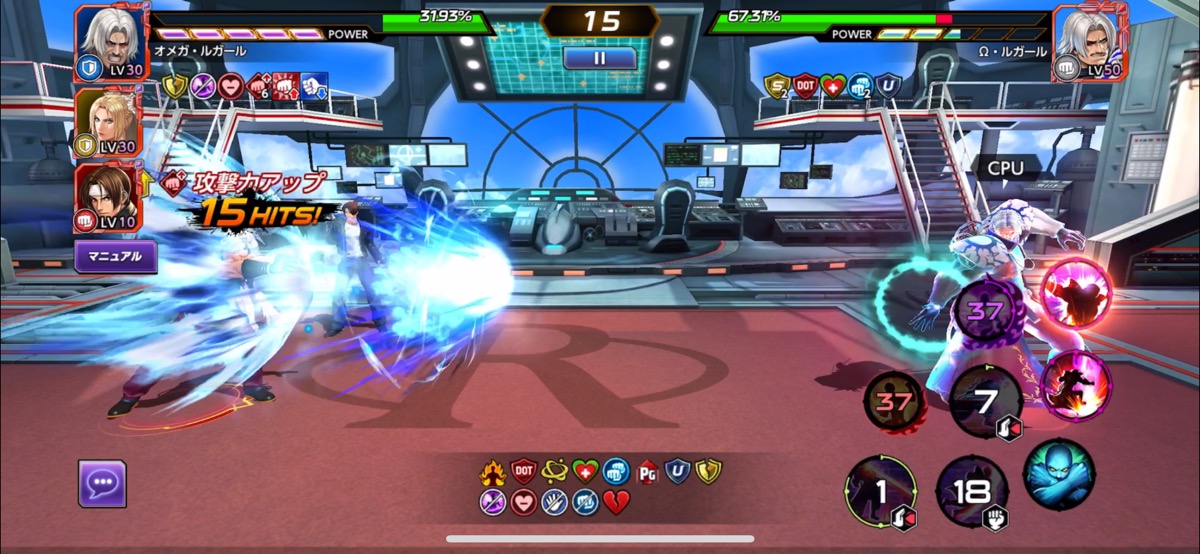
Task: Trigger the skill showing cooldown 7
Action: pos(986,402)
